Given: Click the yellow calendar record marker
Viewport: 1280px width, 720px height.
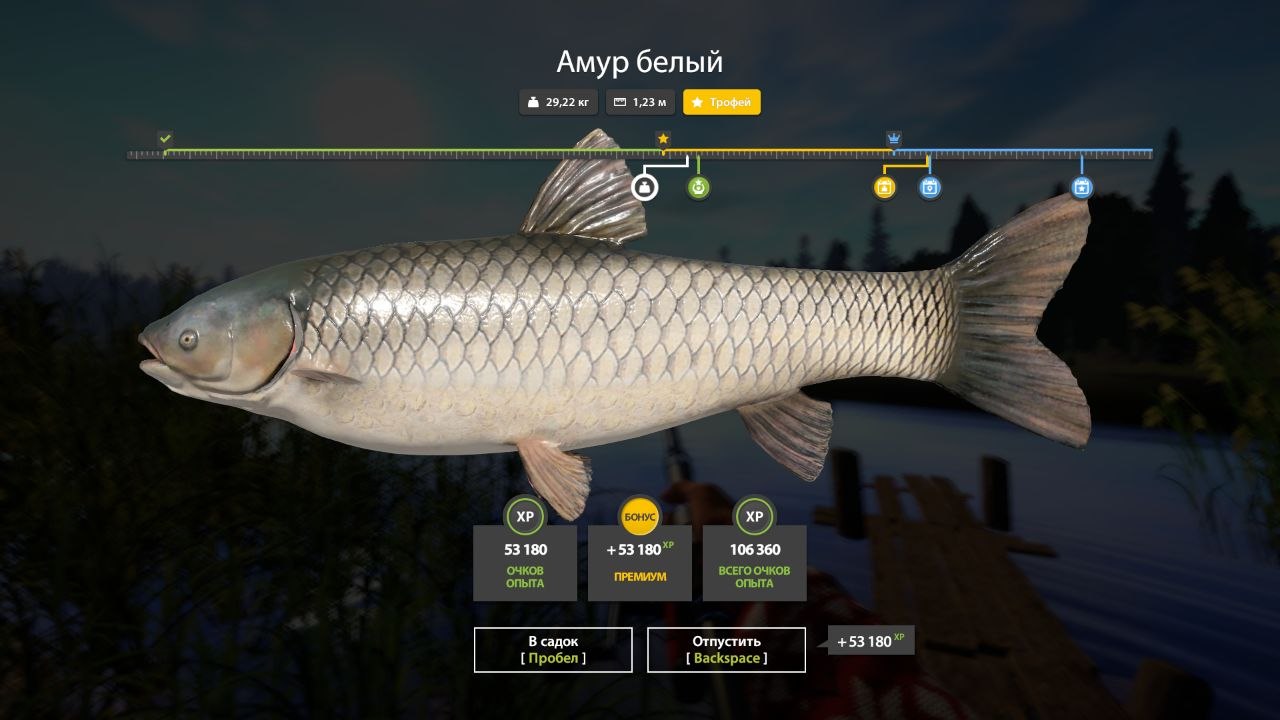Looking at the screenshot, I should click(x=884, y=187).
